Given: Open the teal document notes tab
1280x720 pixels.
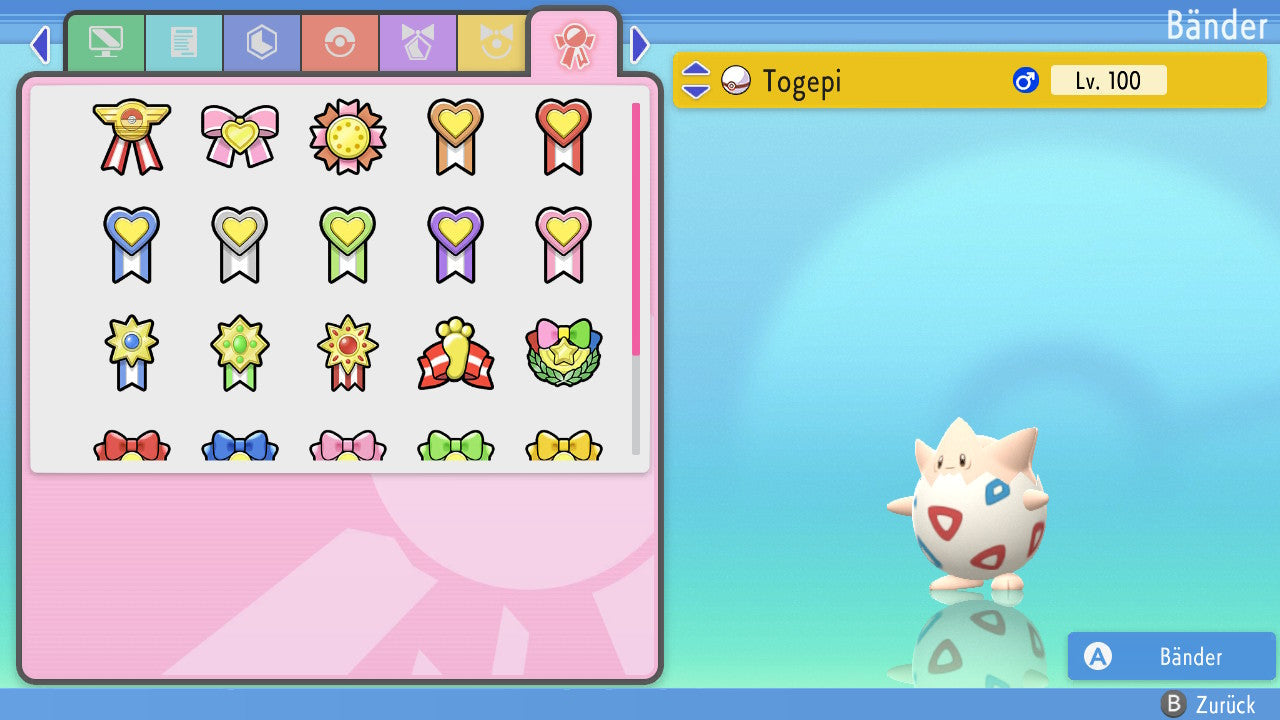Looking at the screenshot, I should 184,43.
